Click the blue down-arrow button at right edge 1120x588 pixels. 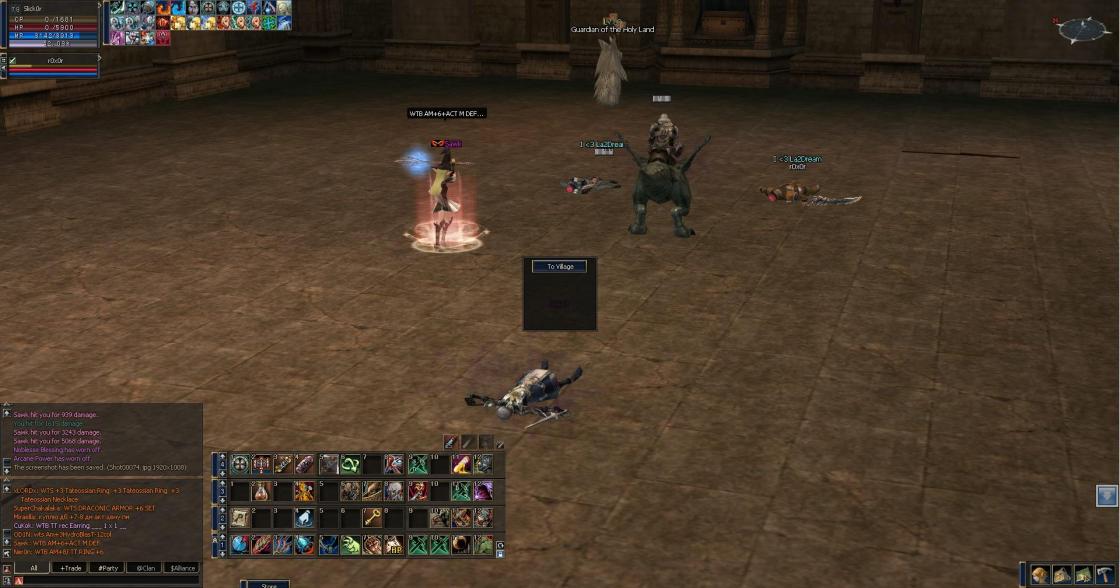[x=1106, y=496]
